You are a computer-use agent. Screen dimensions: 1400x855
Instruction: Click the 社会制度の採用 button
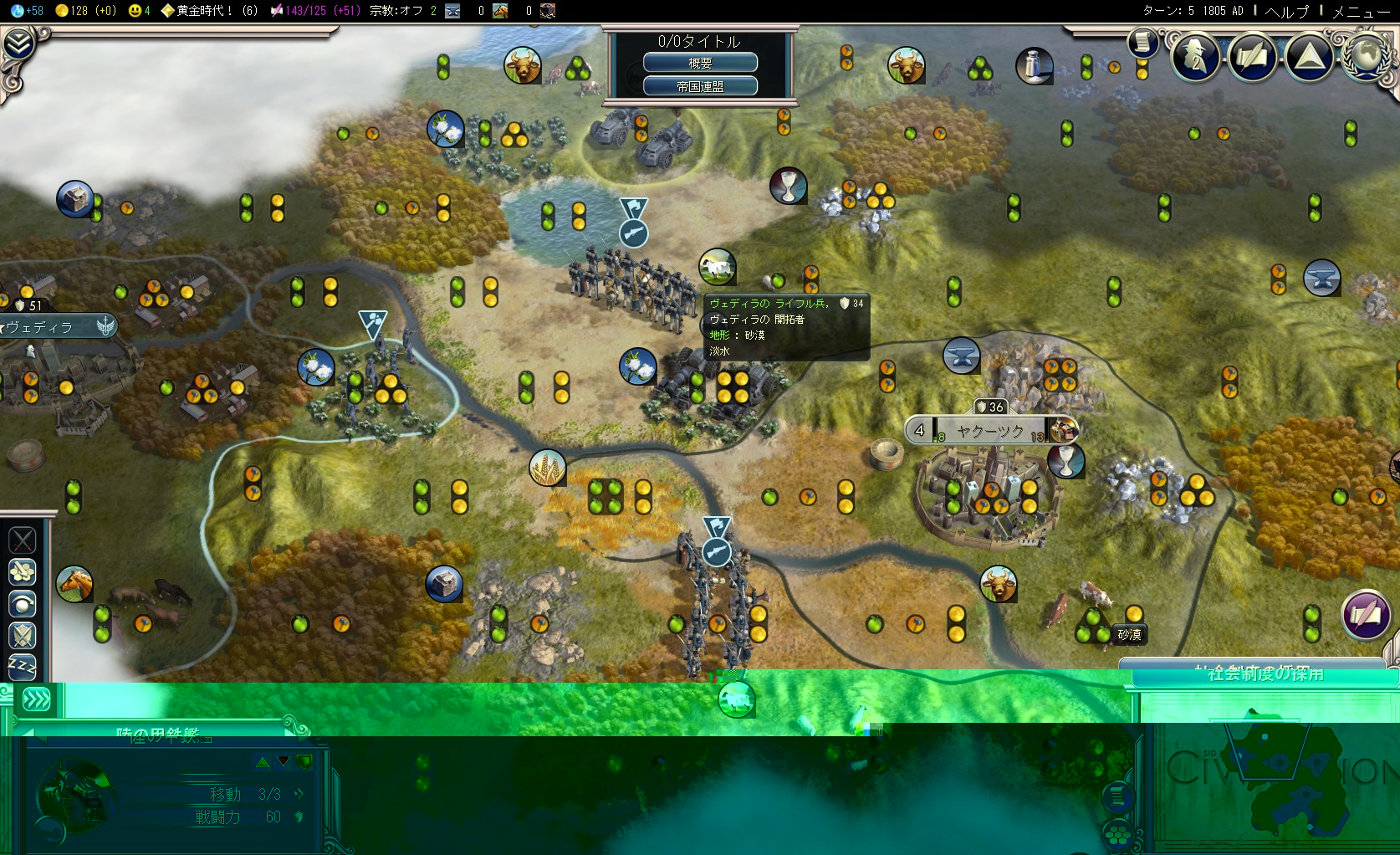(1265, 674)
